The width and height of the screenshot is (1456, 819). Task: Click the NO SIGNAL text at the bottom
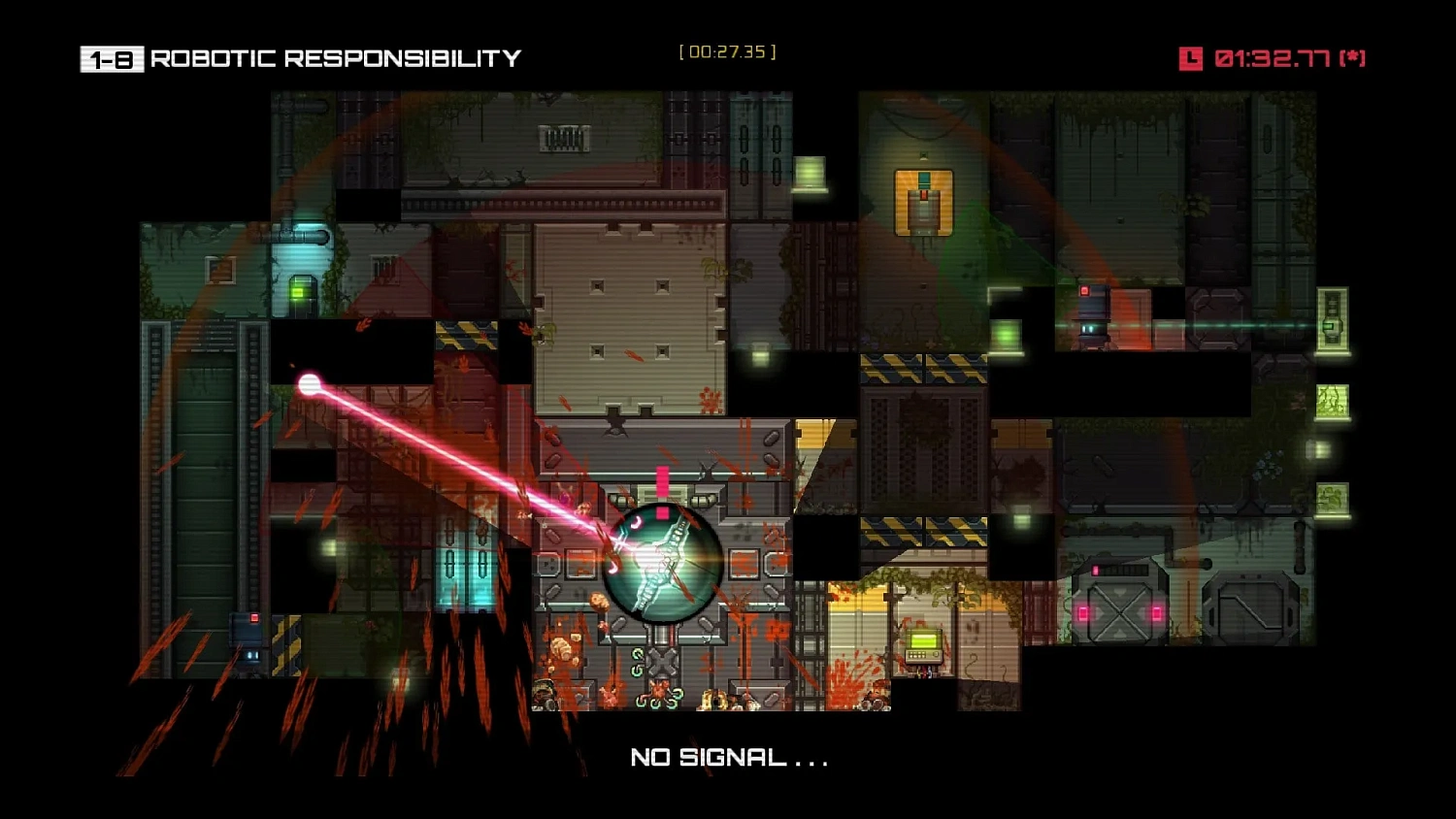[x=726, y=758]
